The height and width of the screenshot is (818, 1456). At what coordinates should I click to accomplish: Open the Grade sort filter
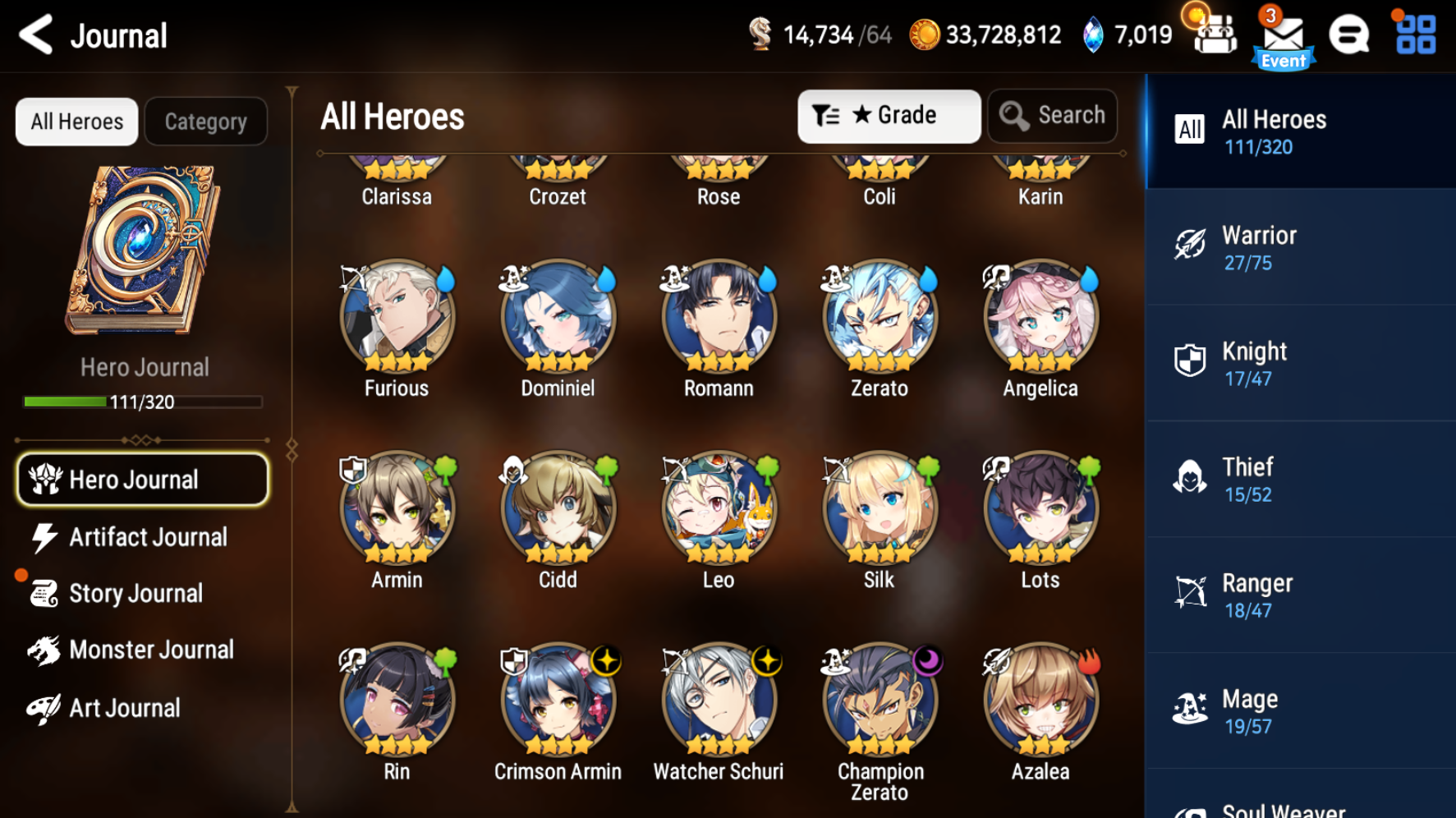tap(889, 116)
